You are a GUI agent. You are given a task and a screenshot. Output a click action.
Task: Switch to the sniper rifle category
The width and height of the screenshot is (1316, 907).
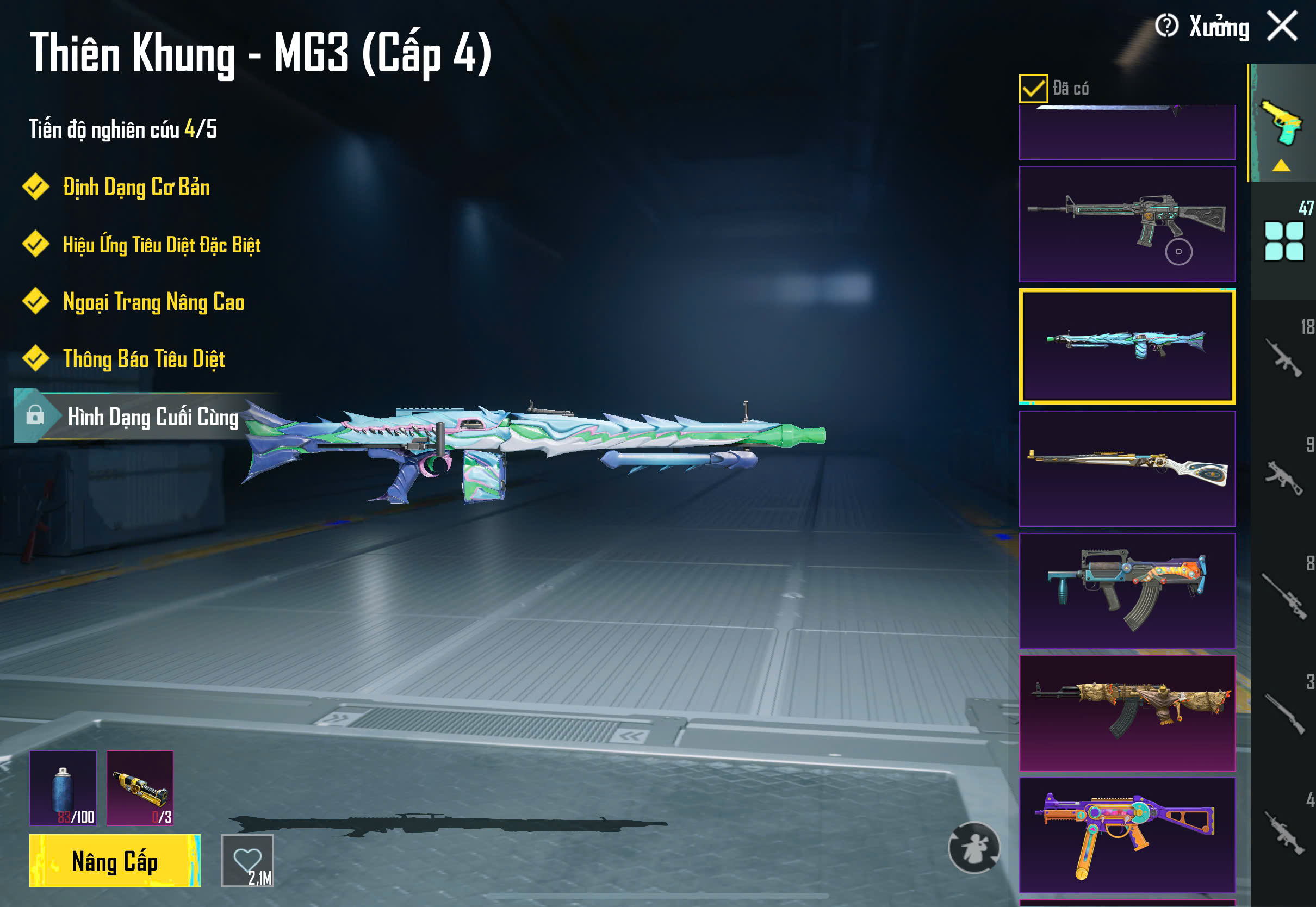tap(1283, 597)
